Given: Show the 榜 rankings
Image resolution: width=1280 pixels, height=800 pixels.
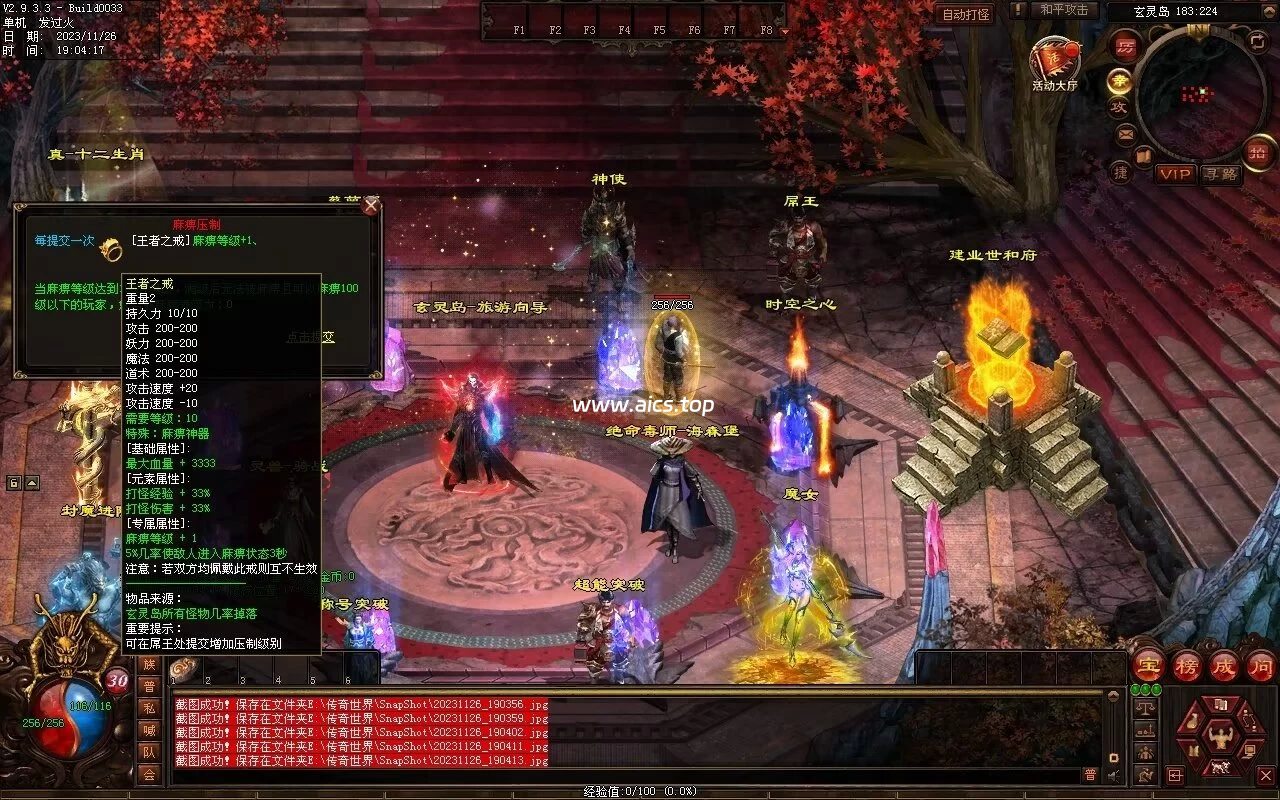Looking at the screenshot, I should coord(1187,666).
